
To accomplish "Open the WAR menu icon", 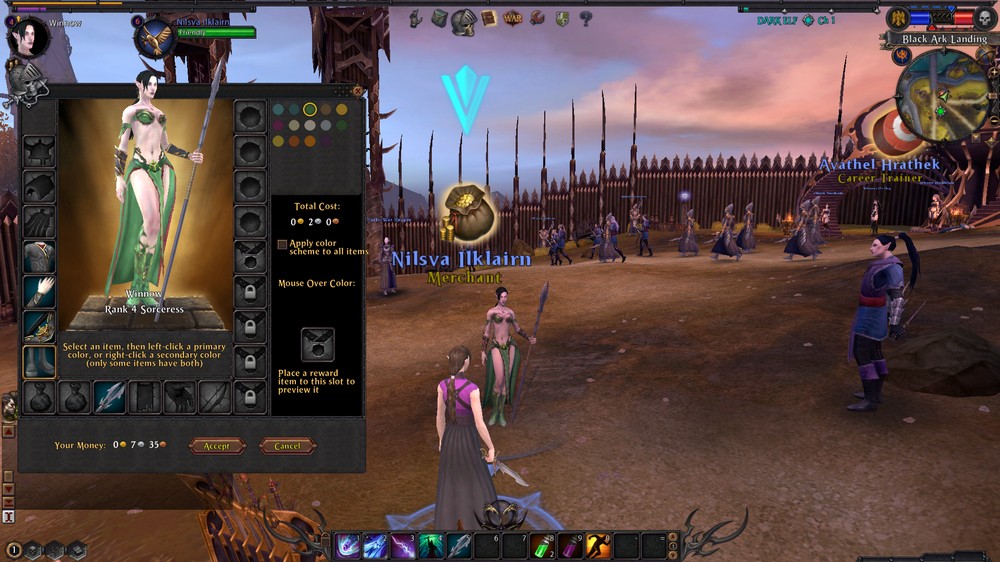I will coord(513,19).
